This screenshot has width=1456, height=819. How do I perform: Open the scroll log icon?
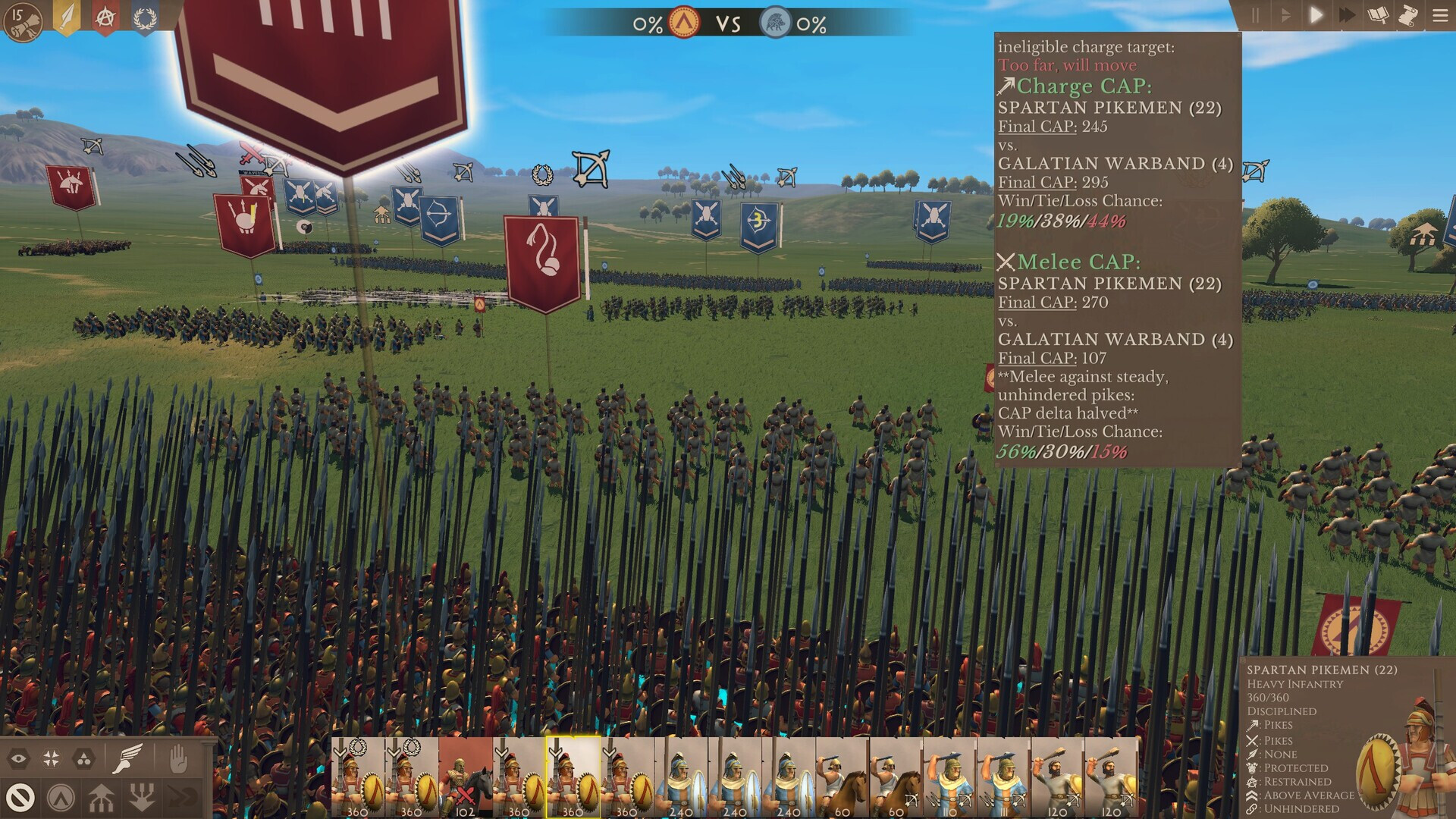(1408, 15)
